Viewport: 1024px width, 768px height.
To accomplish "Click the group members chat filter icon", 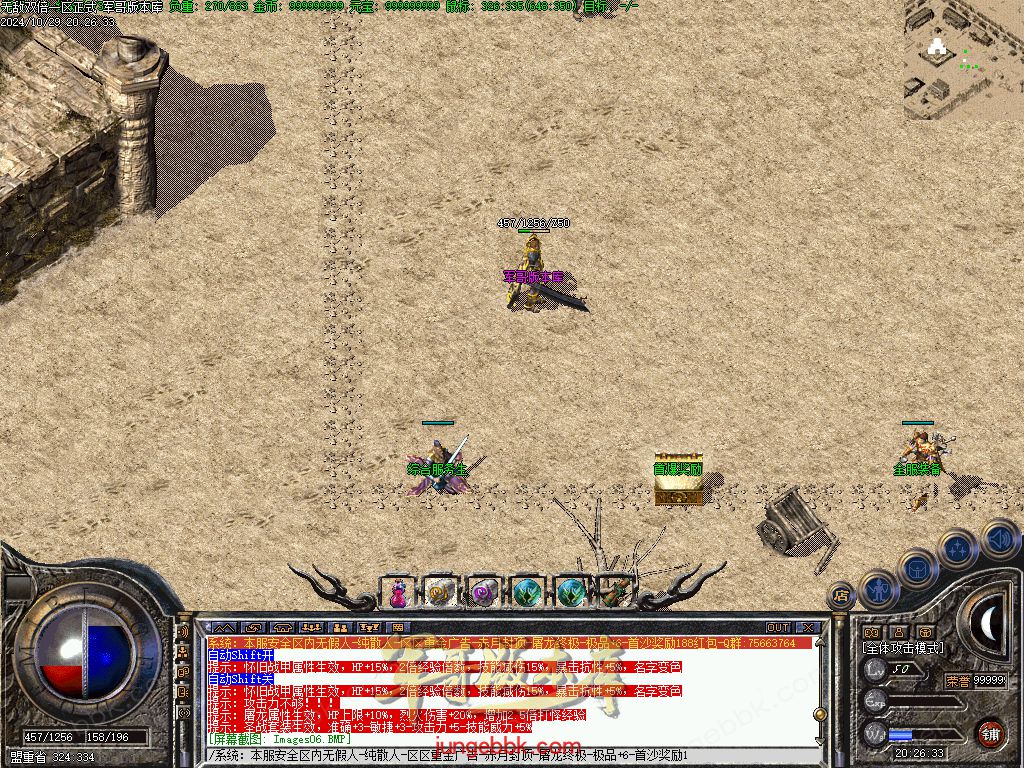I will pos(311,628).
